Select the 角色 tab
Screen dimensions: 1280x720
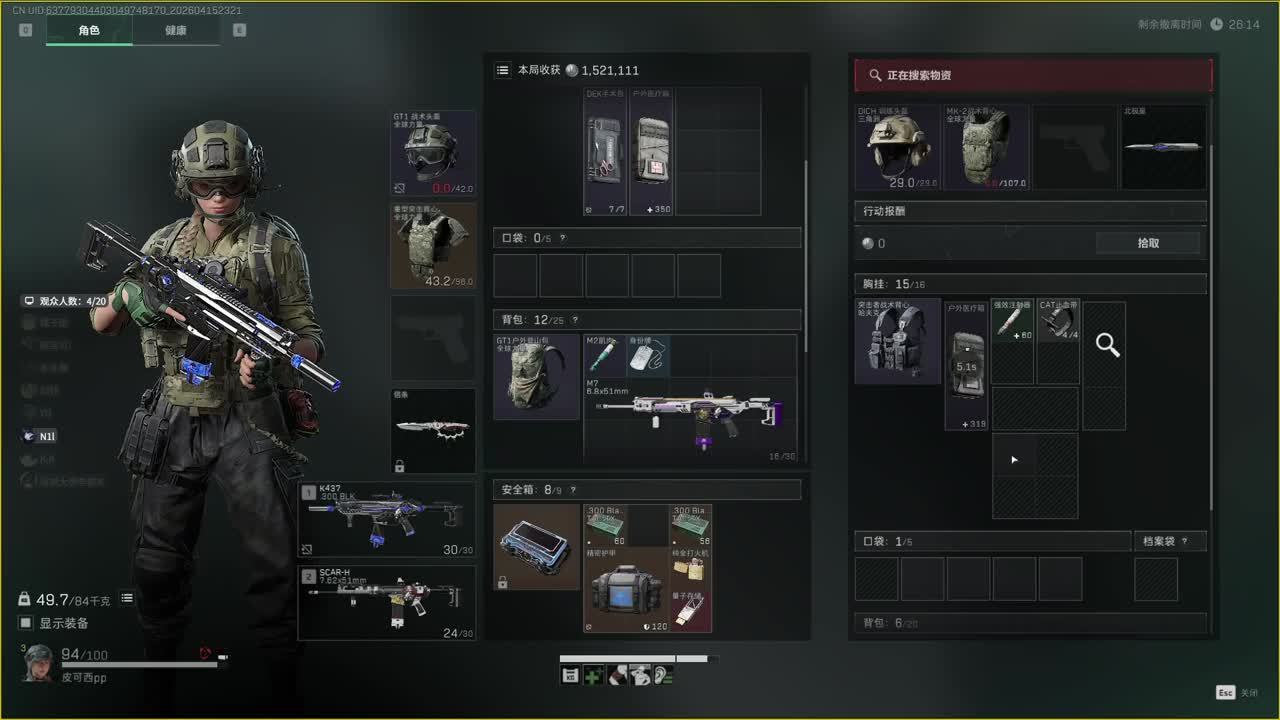click(89, 31)
